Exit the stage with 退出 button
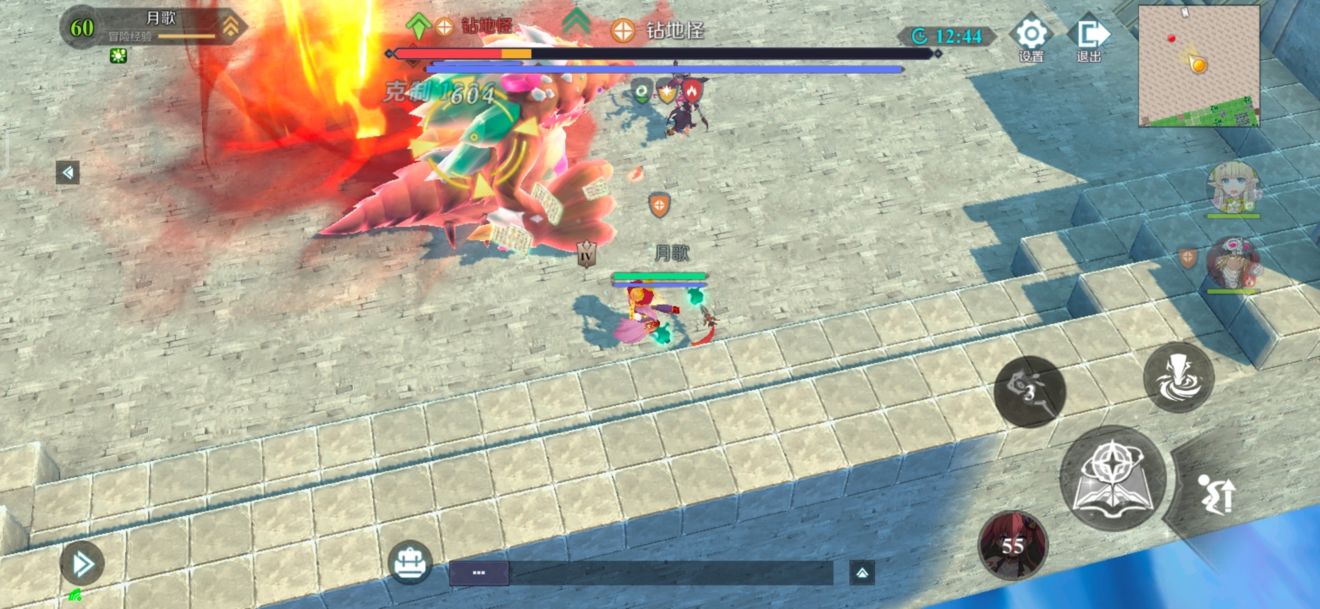 click(1088, 35)
